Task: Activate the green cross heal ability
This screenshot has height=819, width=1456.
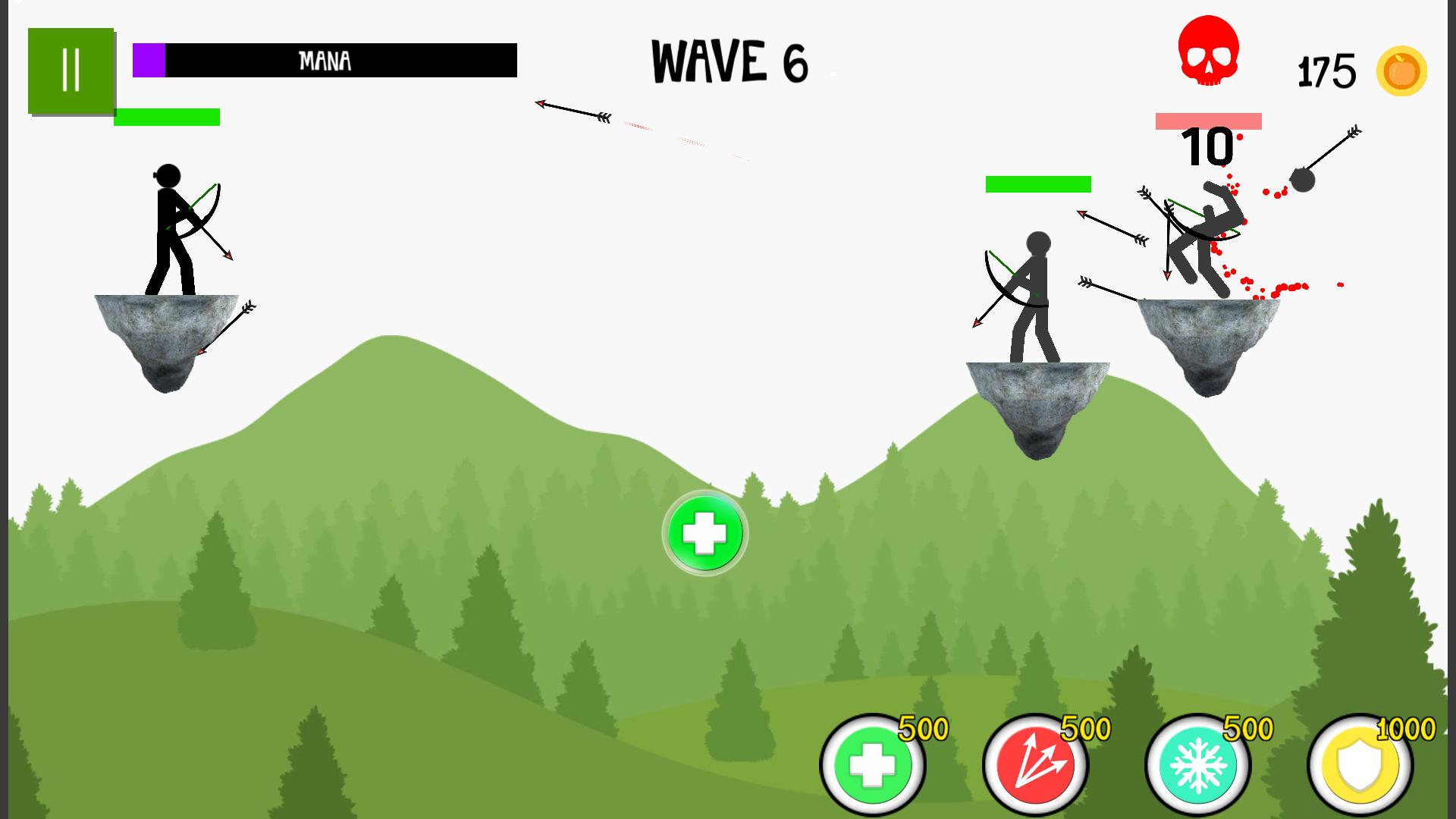Action: (873, 764)
